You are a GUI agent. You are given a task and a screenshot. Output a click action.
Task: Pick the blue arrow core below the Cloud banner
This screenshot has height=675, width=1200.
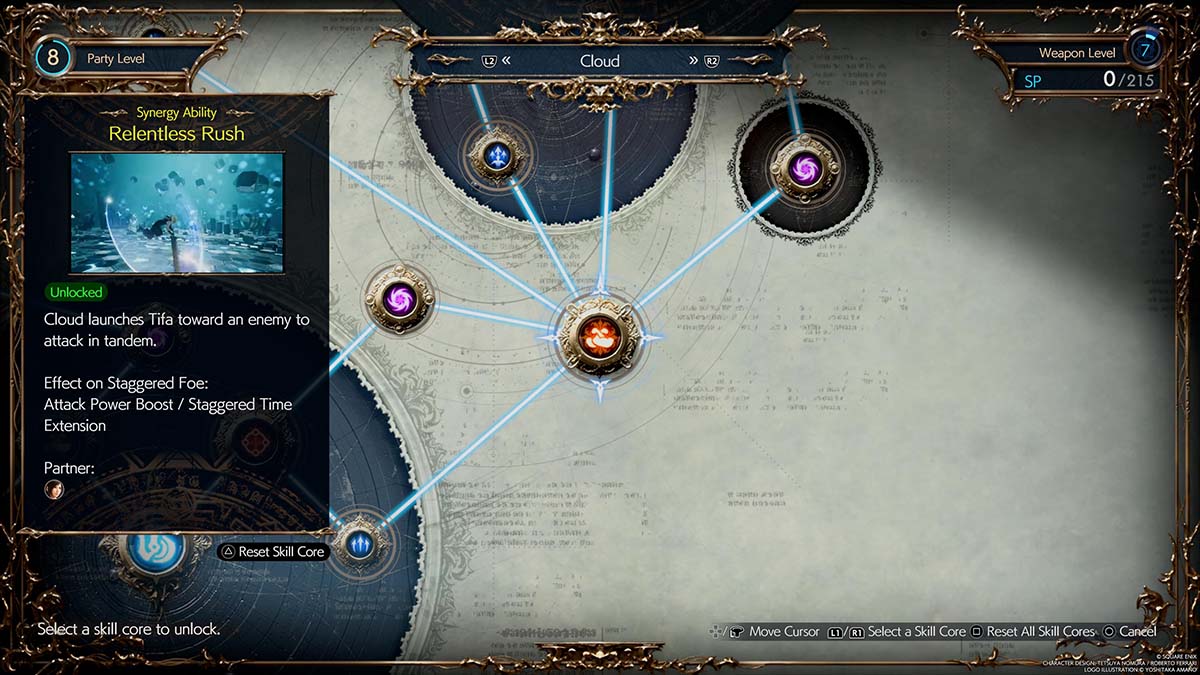coord(497,155)
